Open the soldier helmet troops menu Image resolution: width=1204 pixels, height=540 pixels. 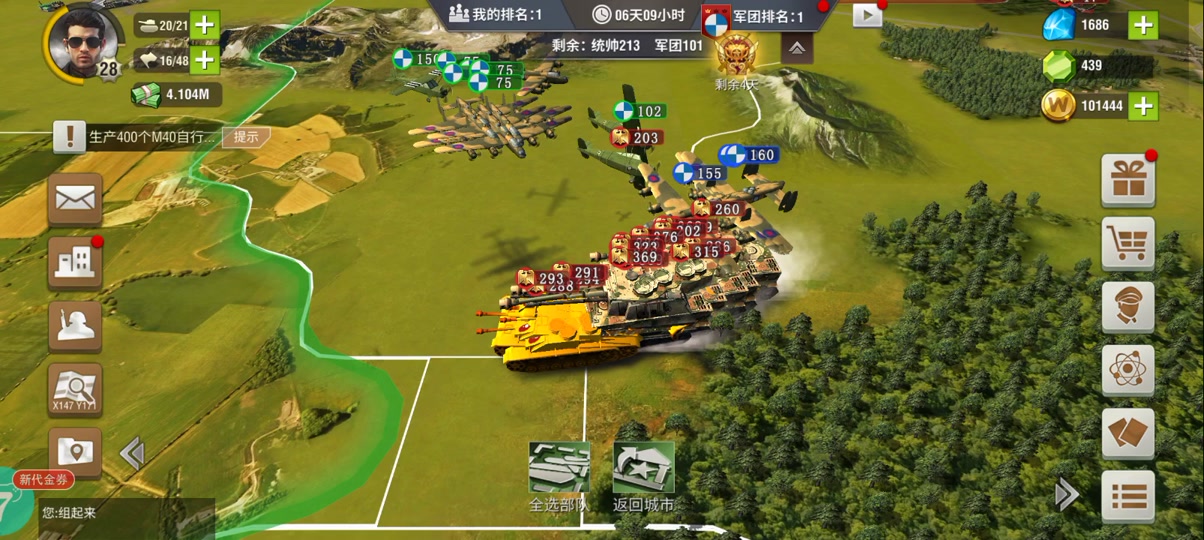(75, 326)
